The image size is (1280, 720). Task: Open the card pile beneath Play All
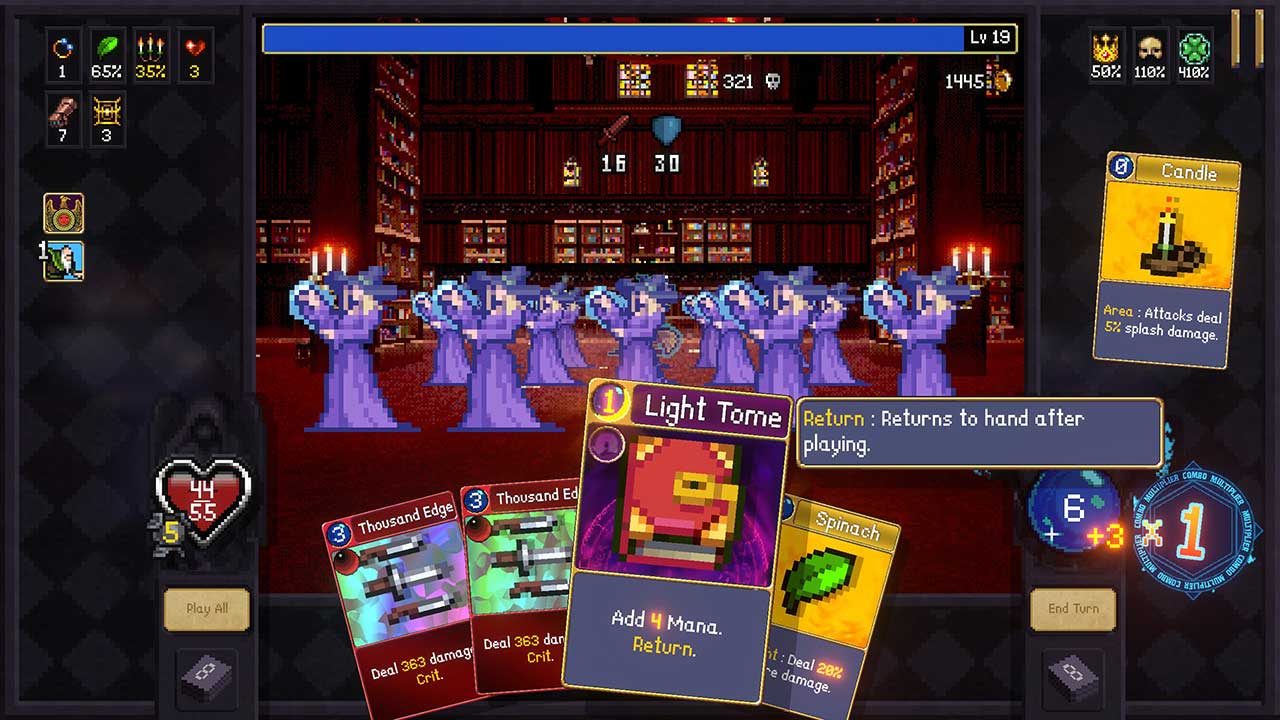[x=206, y=676]
